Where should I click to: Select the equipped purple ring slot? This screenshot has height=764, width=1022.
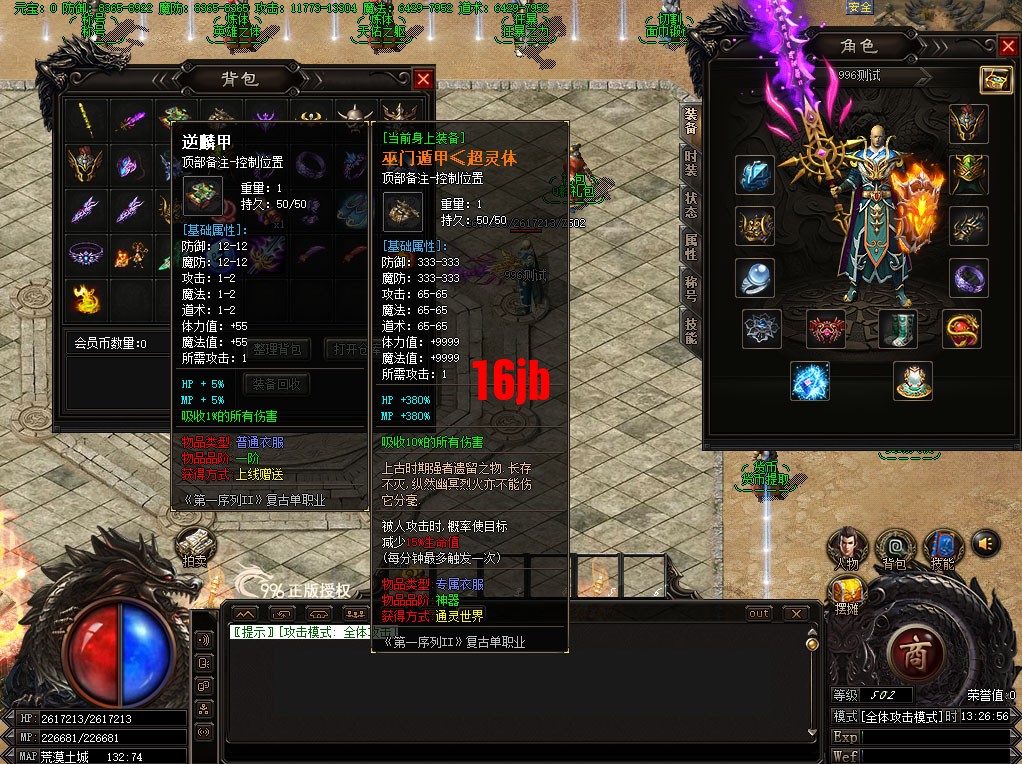point(968,278)
